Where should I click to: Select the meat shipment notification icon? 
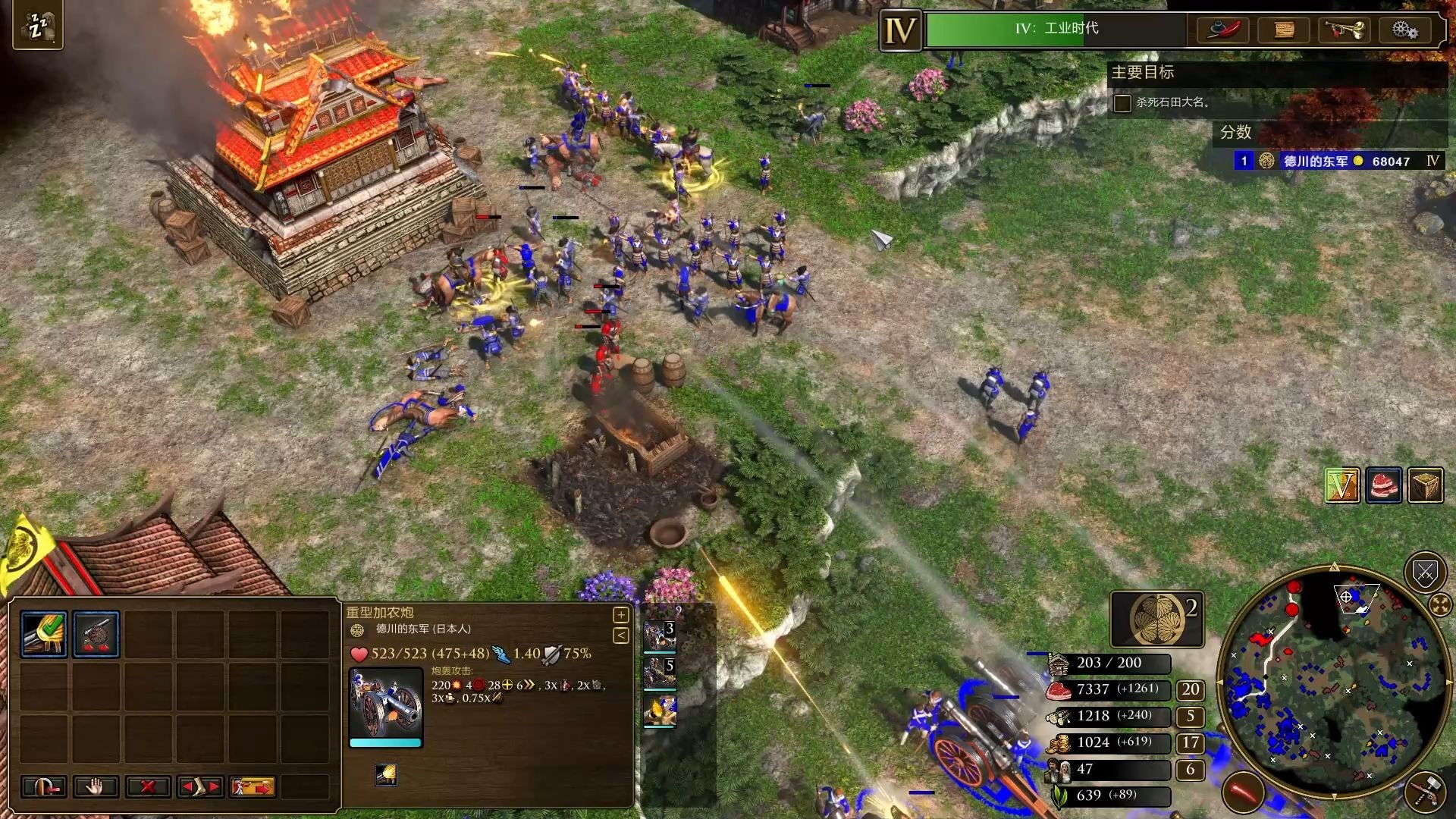1383,485
